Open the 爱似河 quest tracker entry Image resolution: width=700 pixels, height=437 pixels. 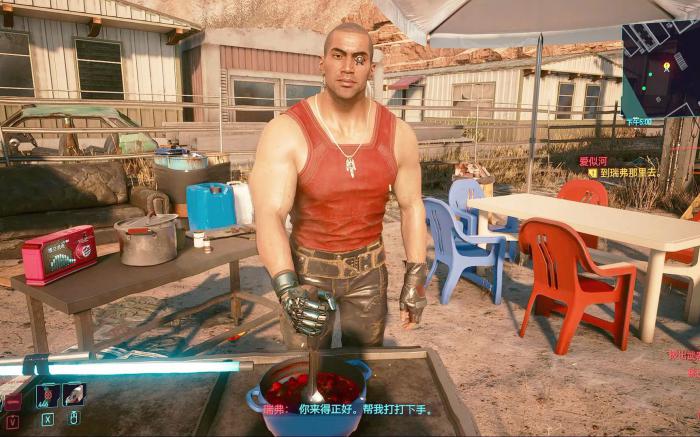(x=592, y=160)
